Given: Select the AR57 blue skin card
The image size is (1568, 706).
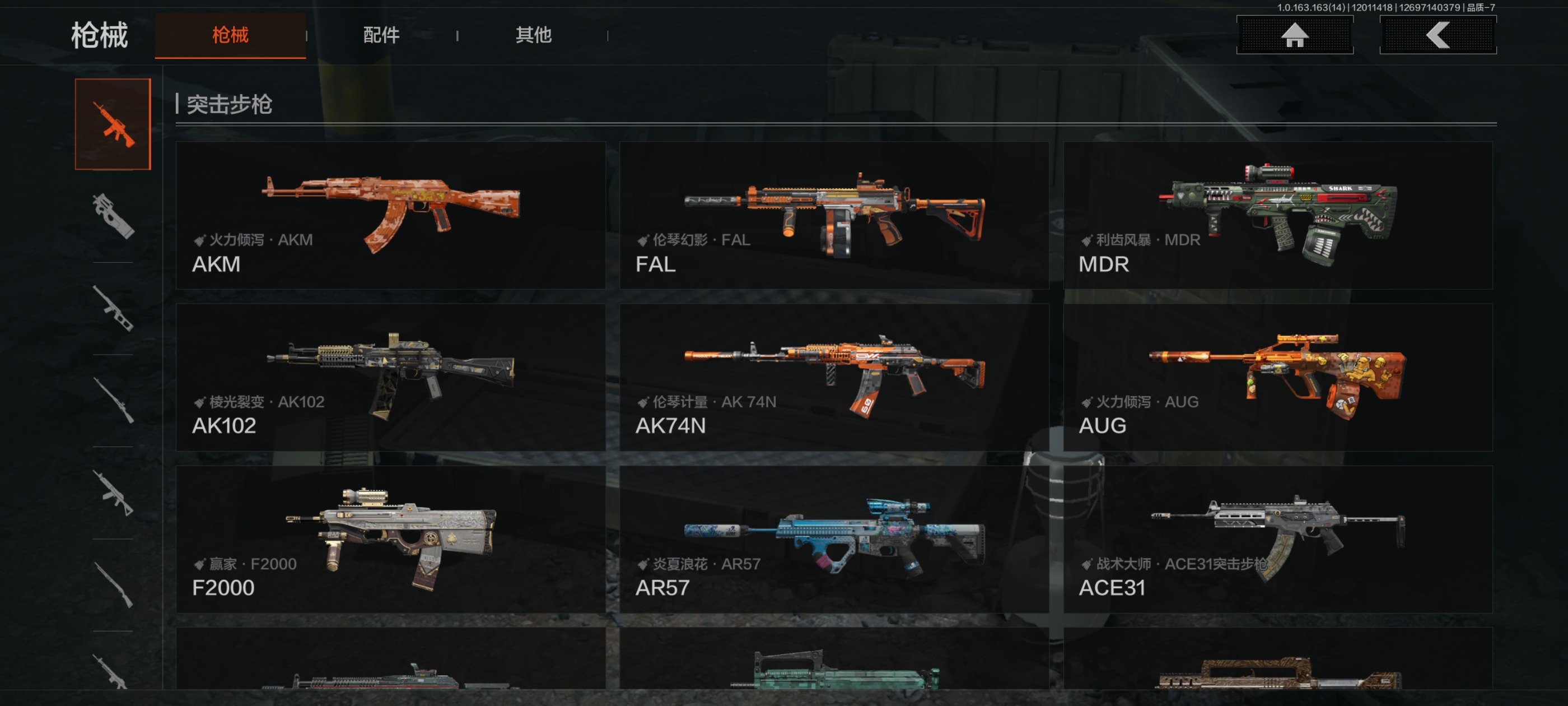Looking at the screenshot, I should pyautogui.click(x=833, y=539).
